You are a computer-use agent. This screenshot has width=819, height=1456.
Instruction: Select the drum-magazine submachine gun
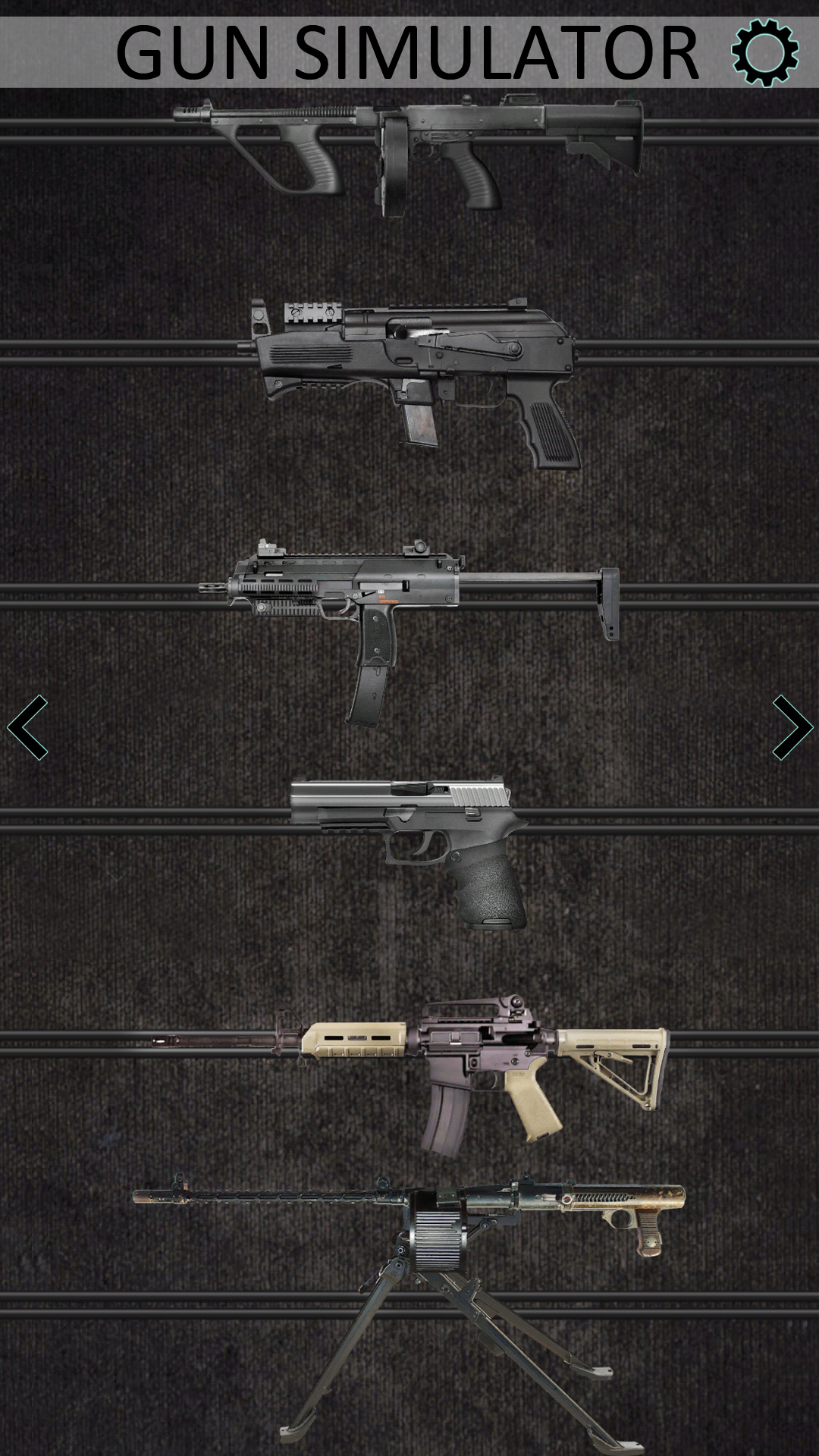(409, 148)
